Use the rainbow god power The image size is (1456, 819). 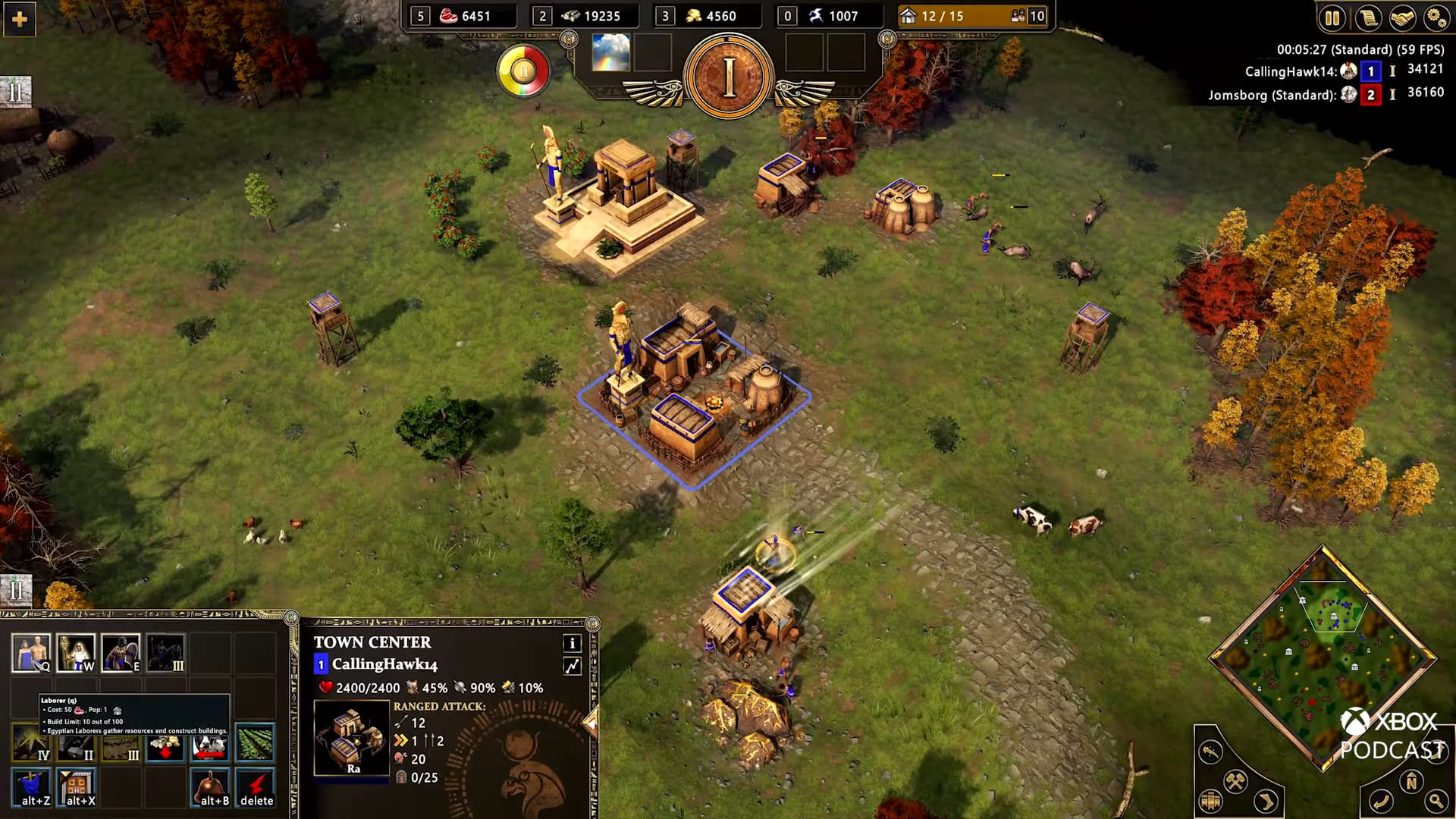610,52
